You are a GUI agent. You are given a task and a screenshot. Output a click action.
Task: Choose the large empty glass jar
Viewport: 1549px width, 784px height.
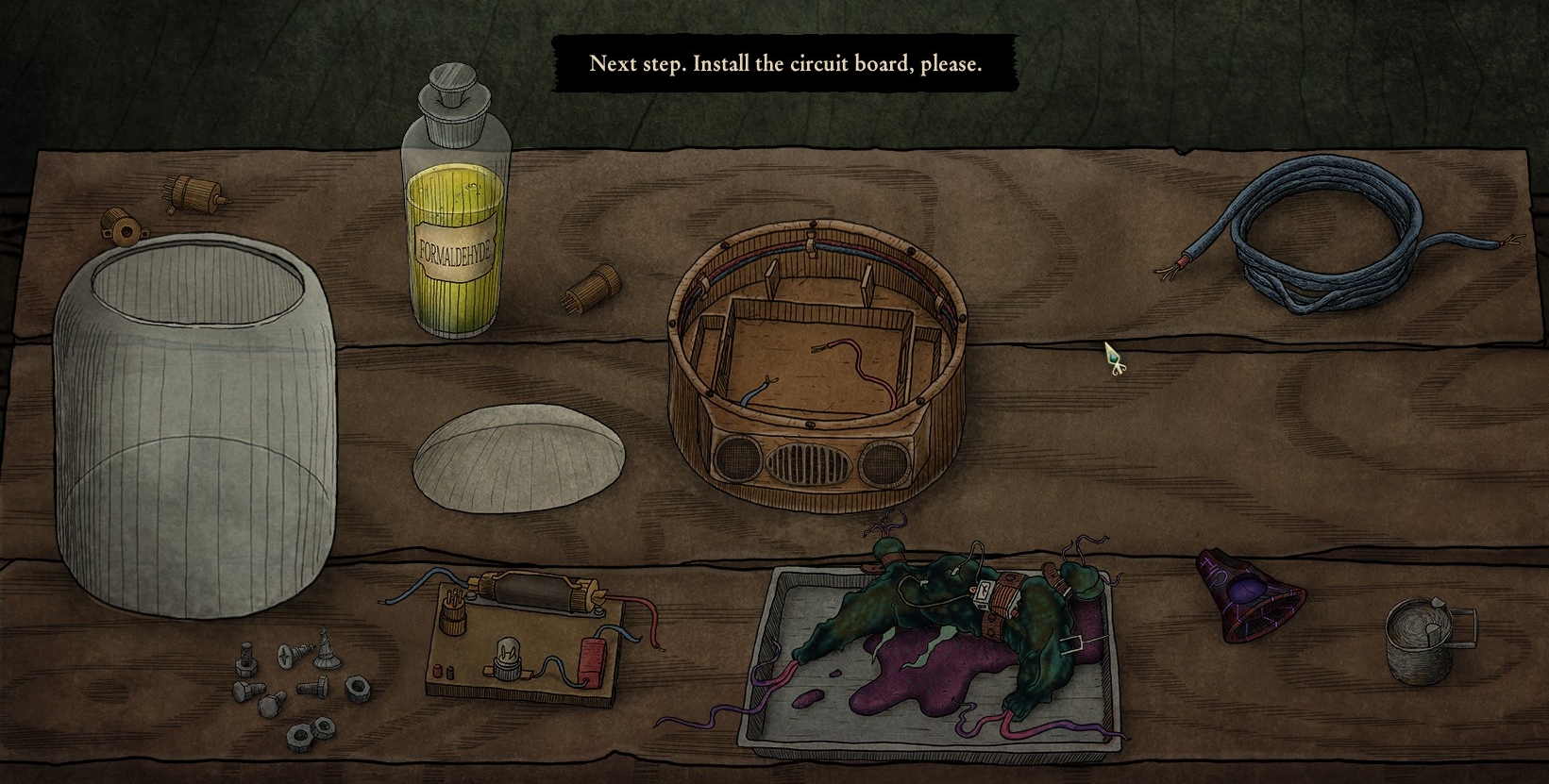(194, 425)
